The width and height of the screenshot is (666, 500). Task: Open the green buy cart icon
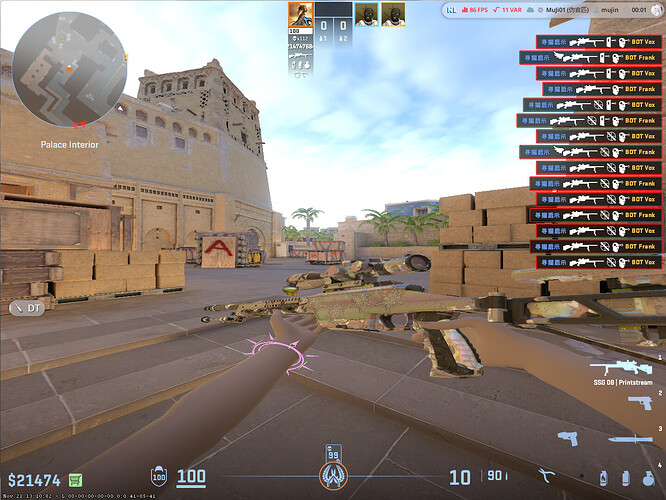[x=76, y=480]
